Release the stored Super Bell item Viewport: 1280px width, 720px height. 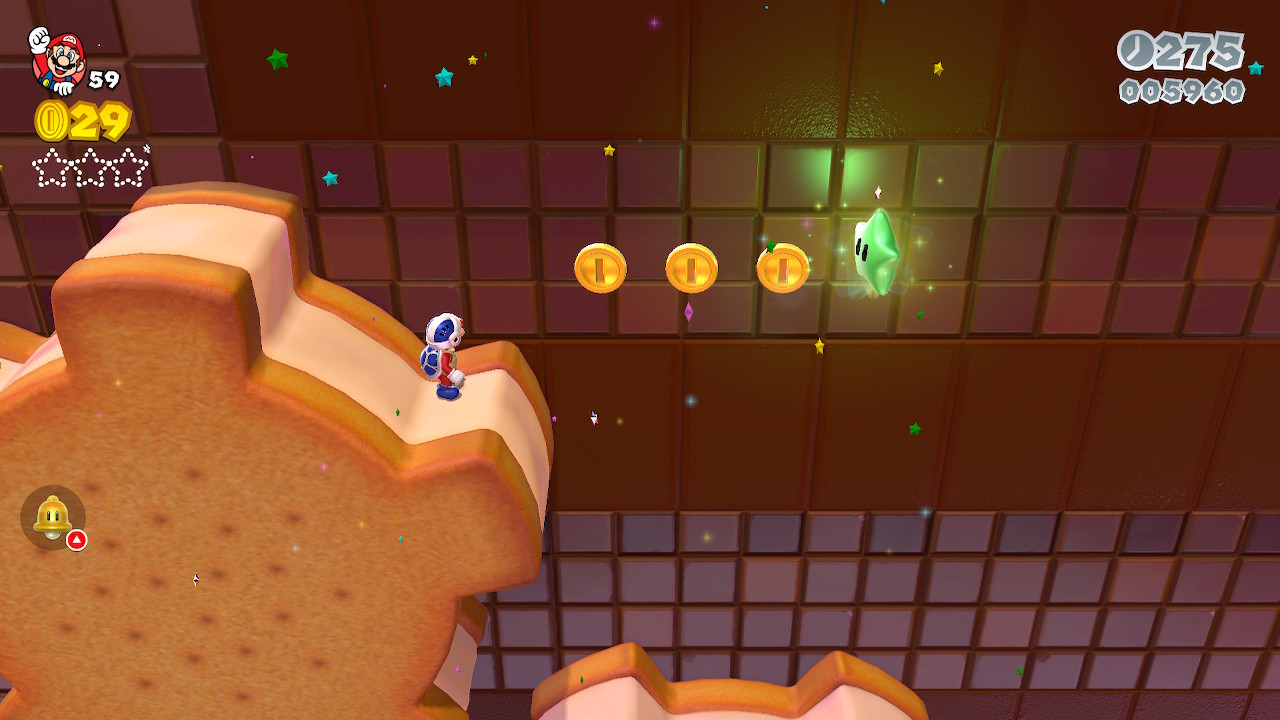[x=53, y=517]
